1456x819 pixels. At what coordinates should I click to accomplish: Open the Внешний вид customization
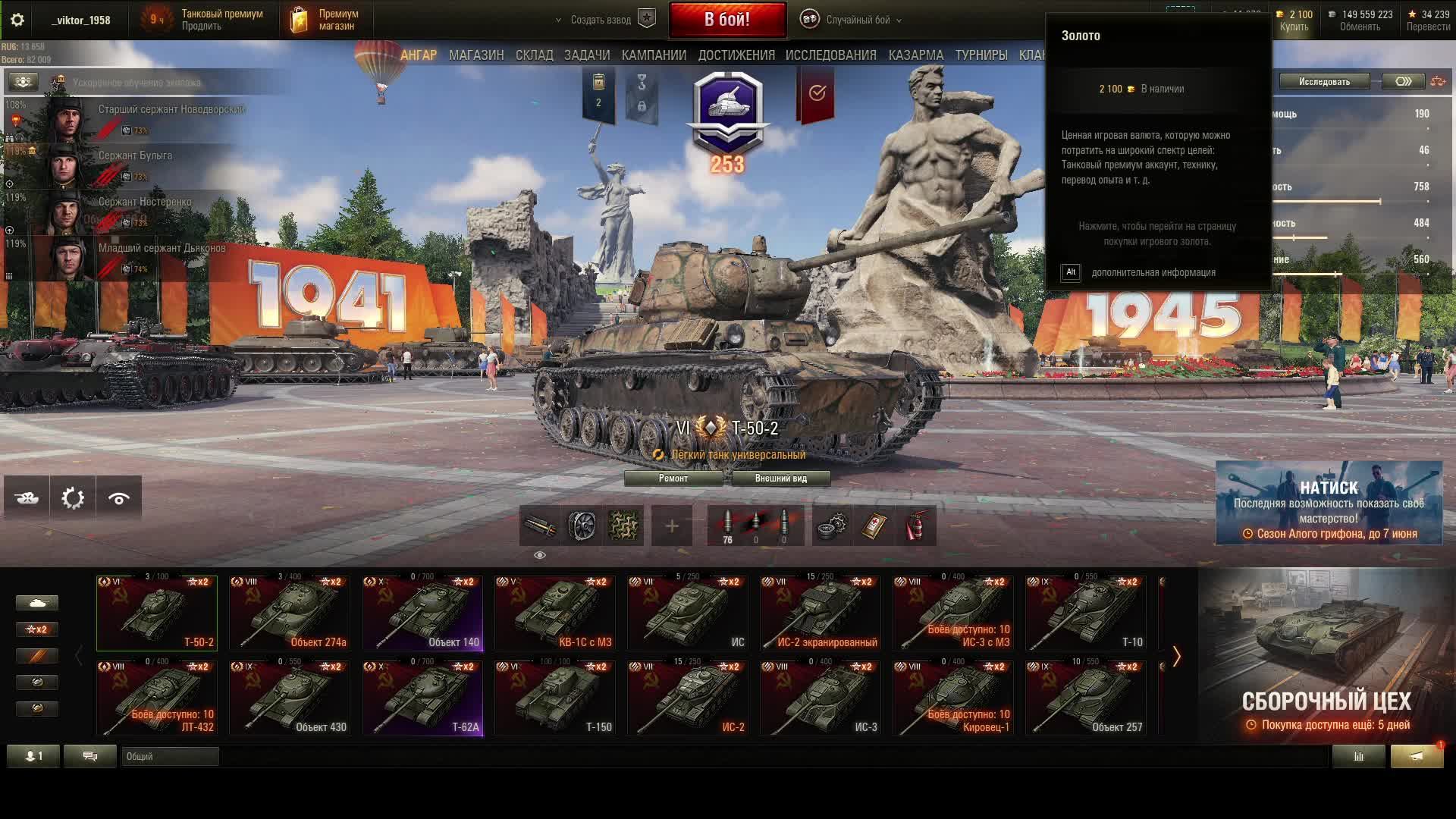point(780,479)
